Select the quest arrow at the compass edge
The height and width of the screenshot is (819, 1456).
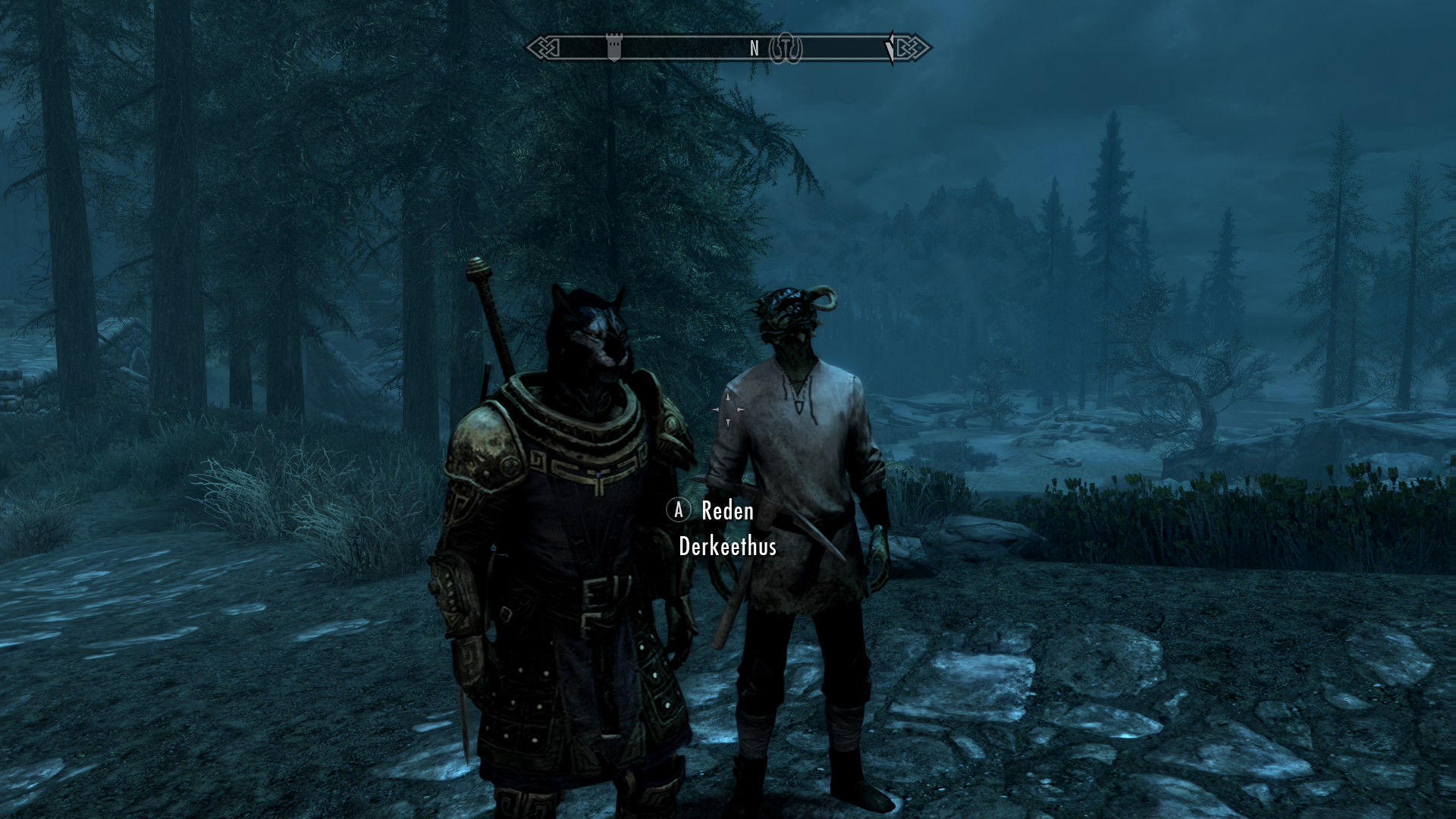pos(890,49)
